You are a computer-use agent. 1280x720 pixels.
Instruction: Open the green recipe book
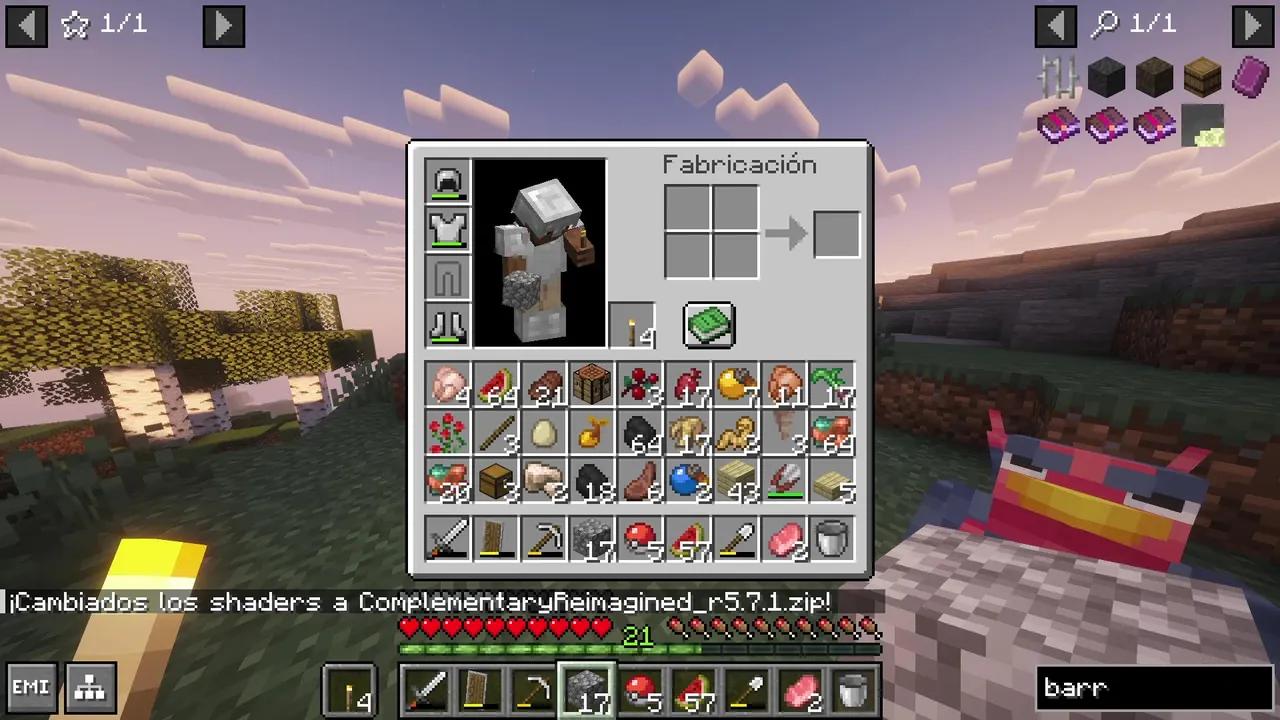(x=709, y=323)
